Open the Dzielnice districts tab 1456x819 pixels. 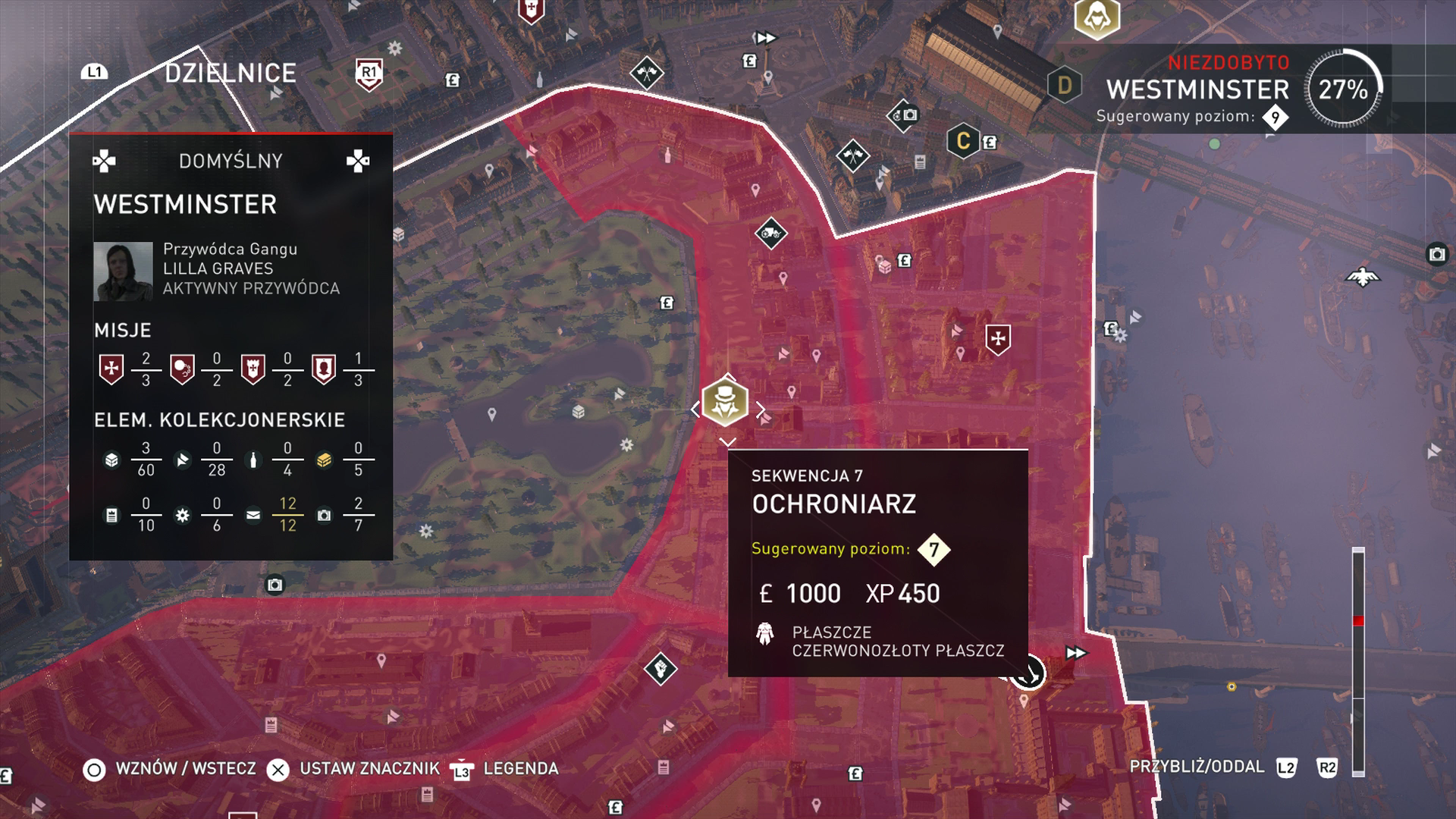[x=231, y=73]
